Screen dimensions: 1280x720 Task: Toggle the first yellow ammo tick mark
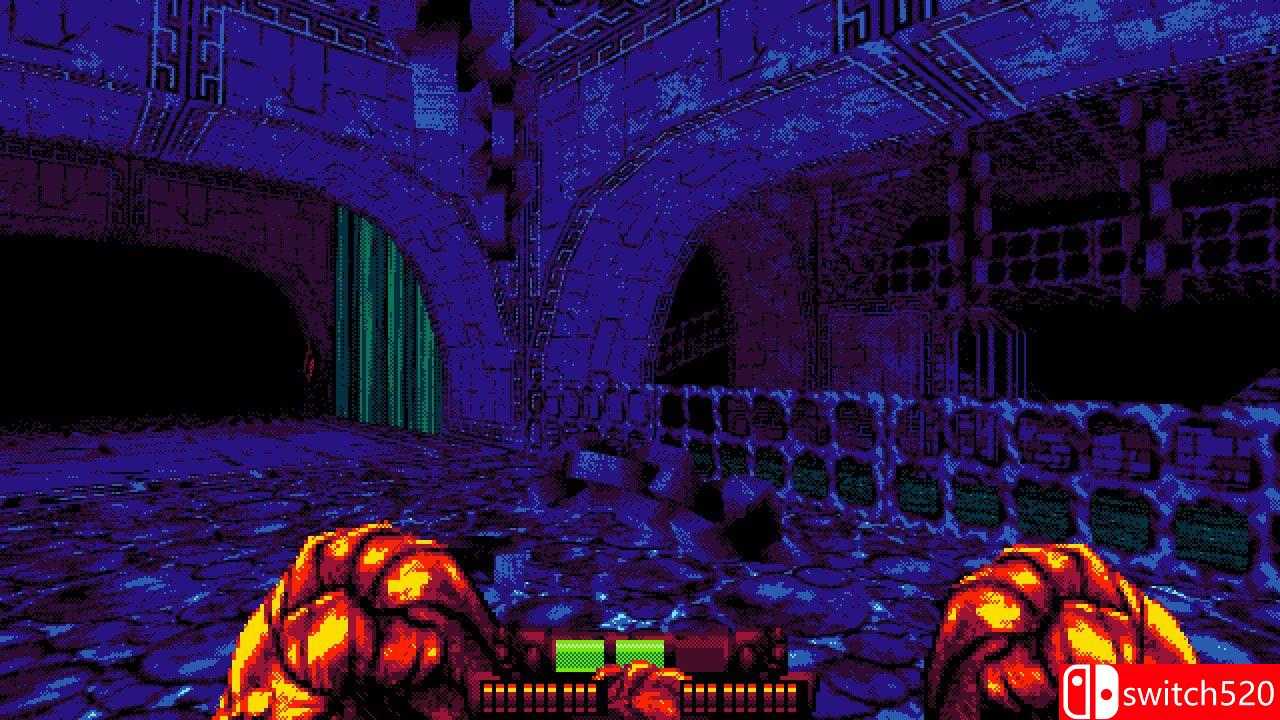(x=488, y=690)
